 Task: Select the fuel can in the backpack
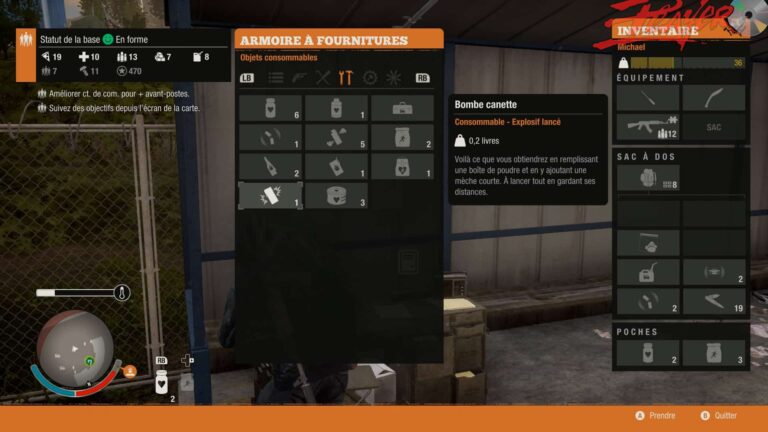647,272
